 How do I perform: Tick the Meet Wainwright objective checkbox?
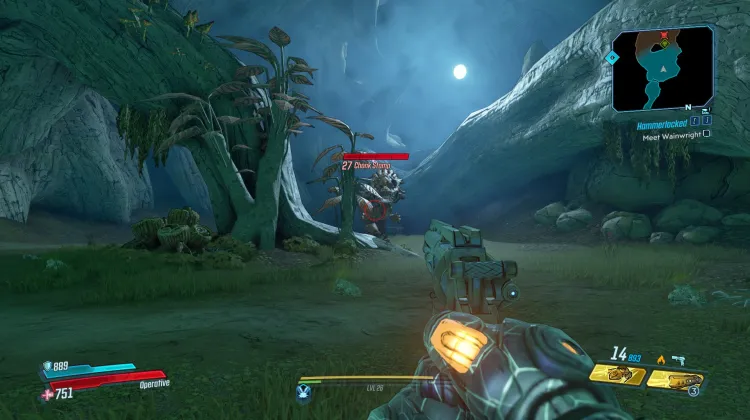pyautogui.click(x=707, y=135)
